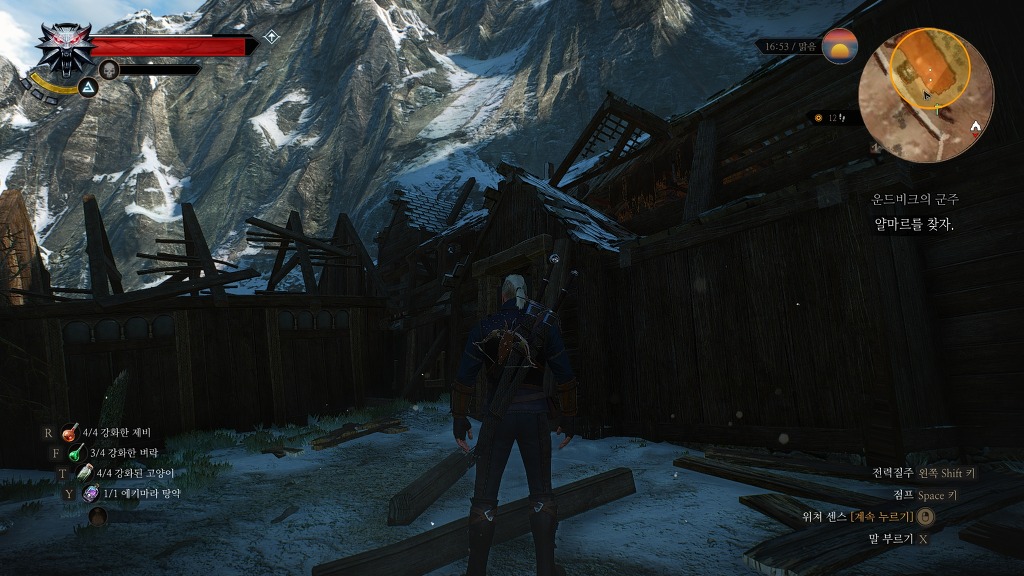Select the Aard sign icon
The image size is (1024, 576).
pyautogui.click(x=88, y=88)
